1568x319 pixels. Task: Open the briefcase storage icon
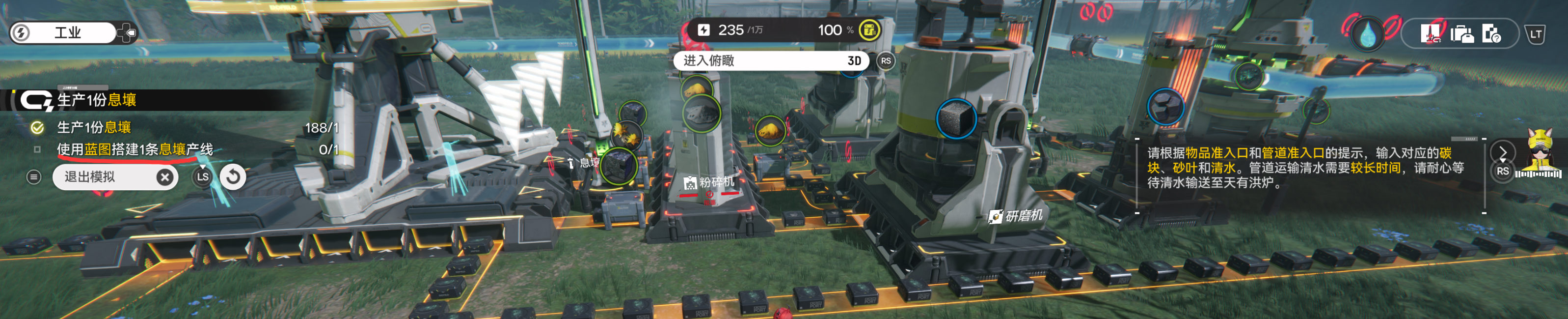tap(1461, 33)
